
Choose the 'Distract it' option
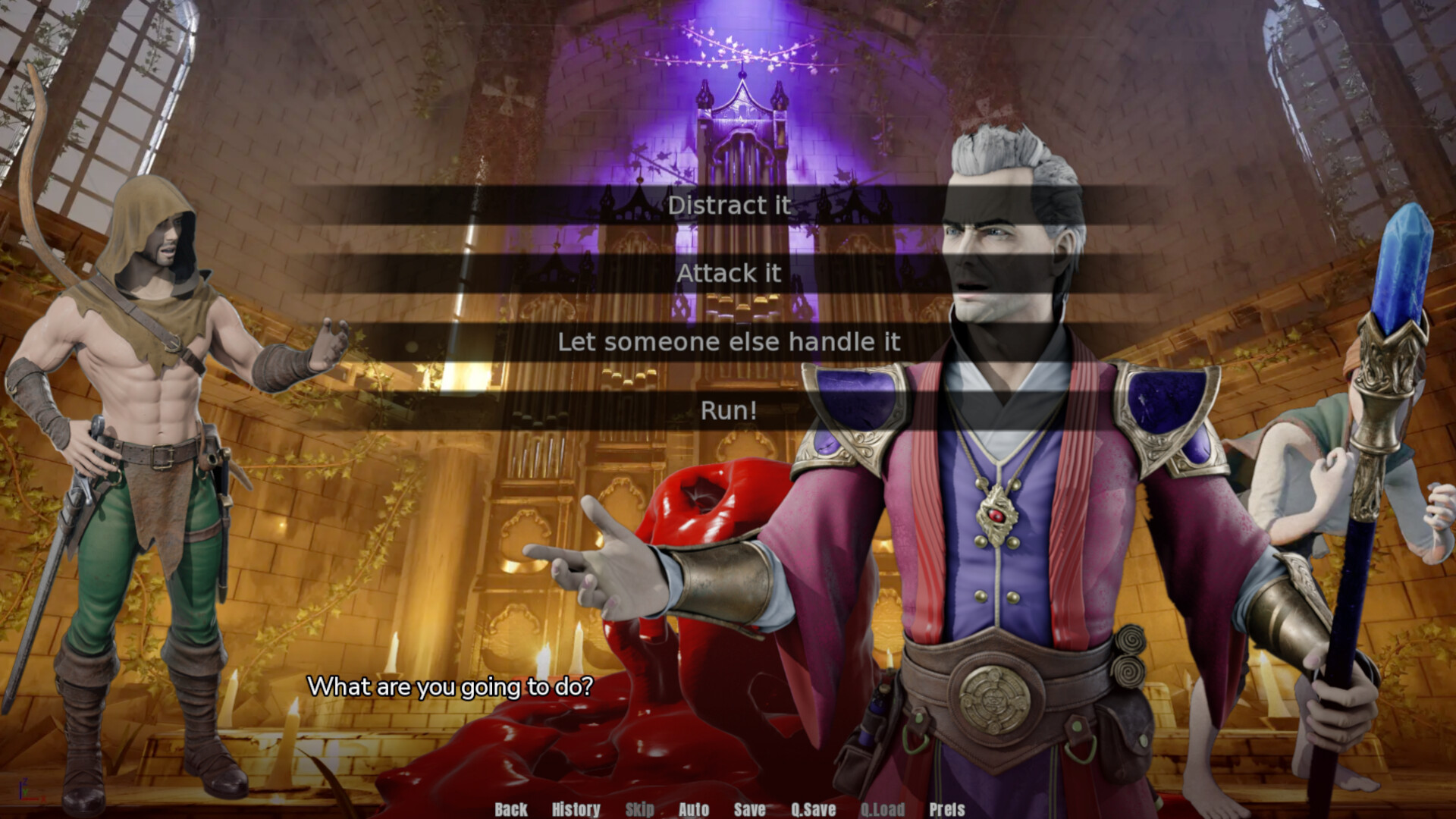pyautogui.click(x=729, y=206)
